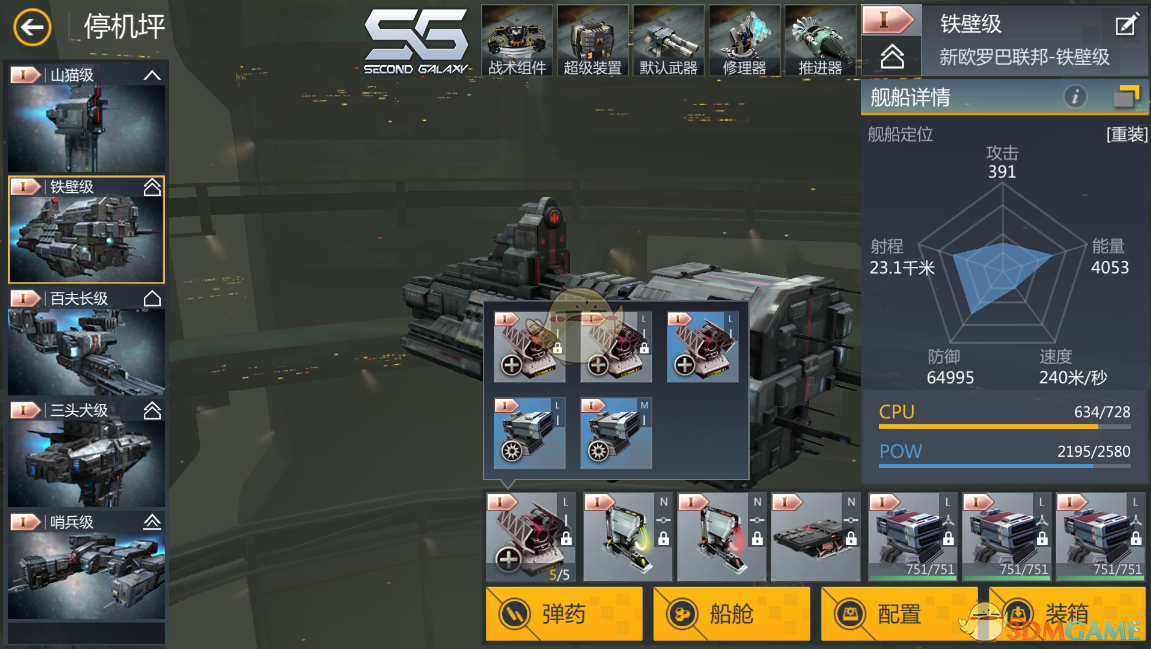Switch to the 推进器 category

click(820, 41)
